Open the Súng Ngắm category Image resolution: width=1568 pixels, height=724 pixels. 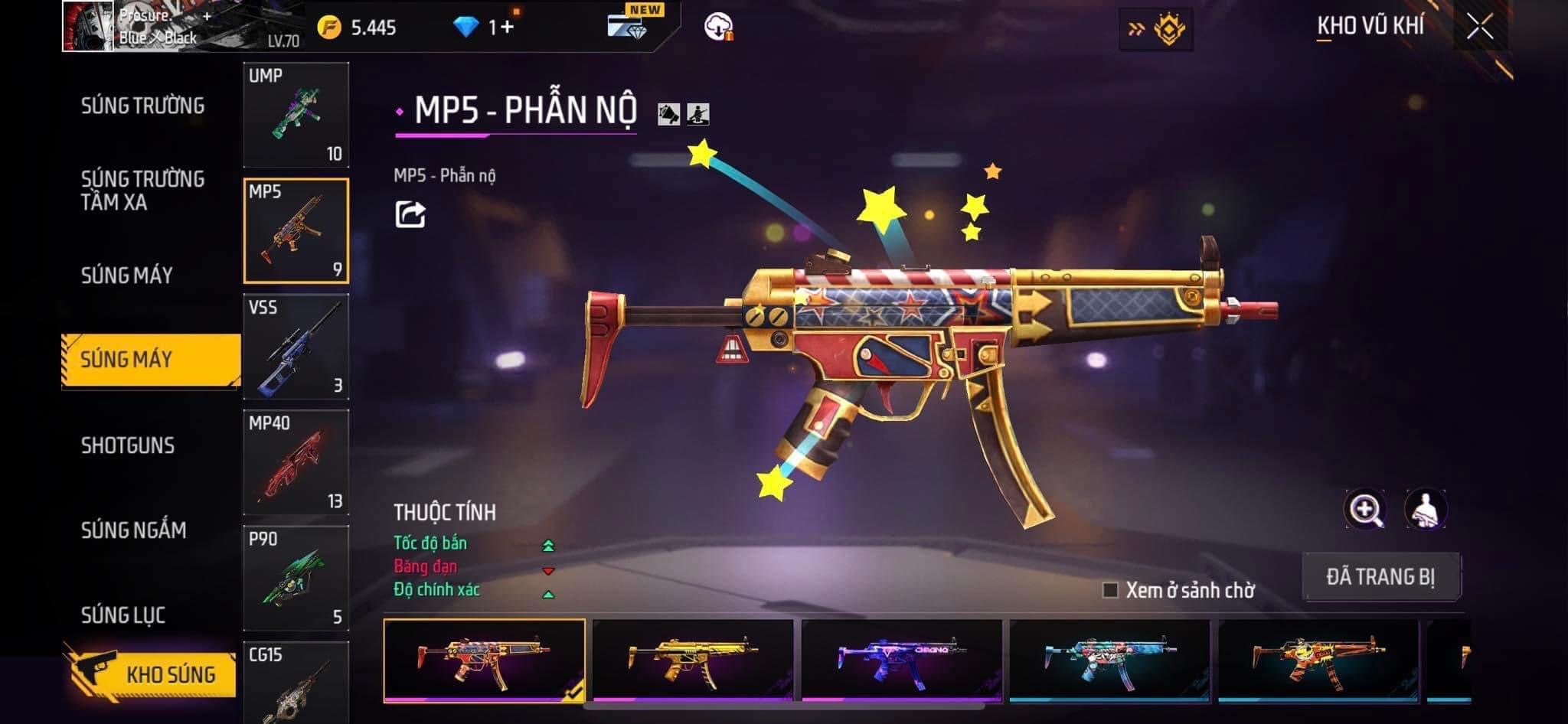point(133,530)
